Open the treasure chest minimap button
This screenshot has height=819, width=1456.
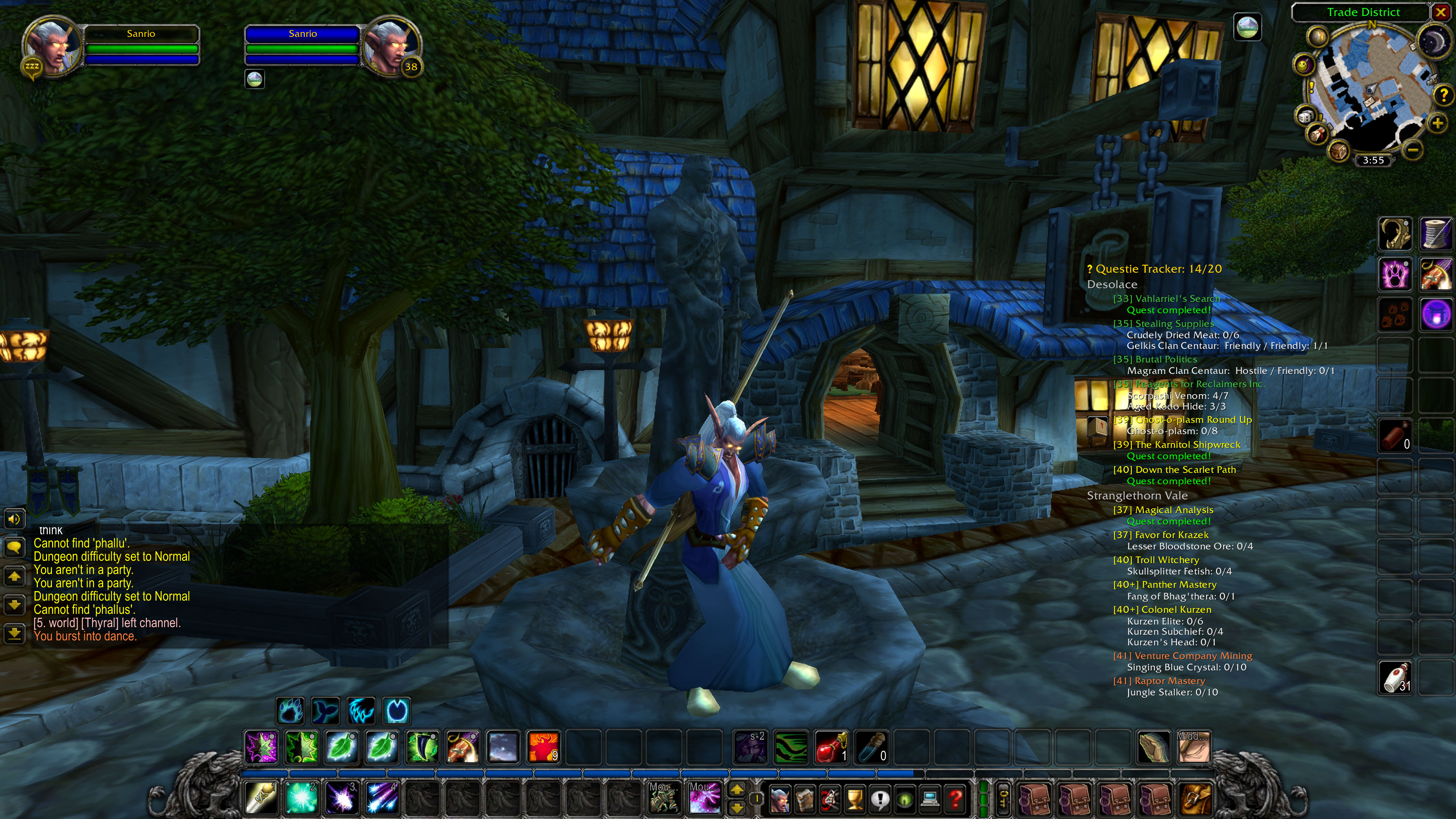[1338, 151]
